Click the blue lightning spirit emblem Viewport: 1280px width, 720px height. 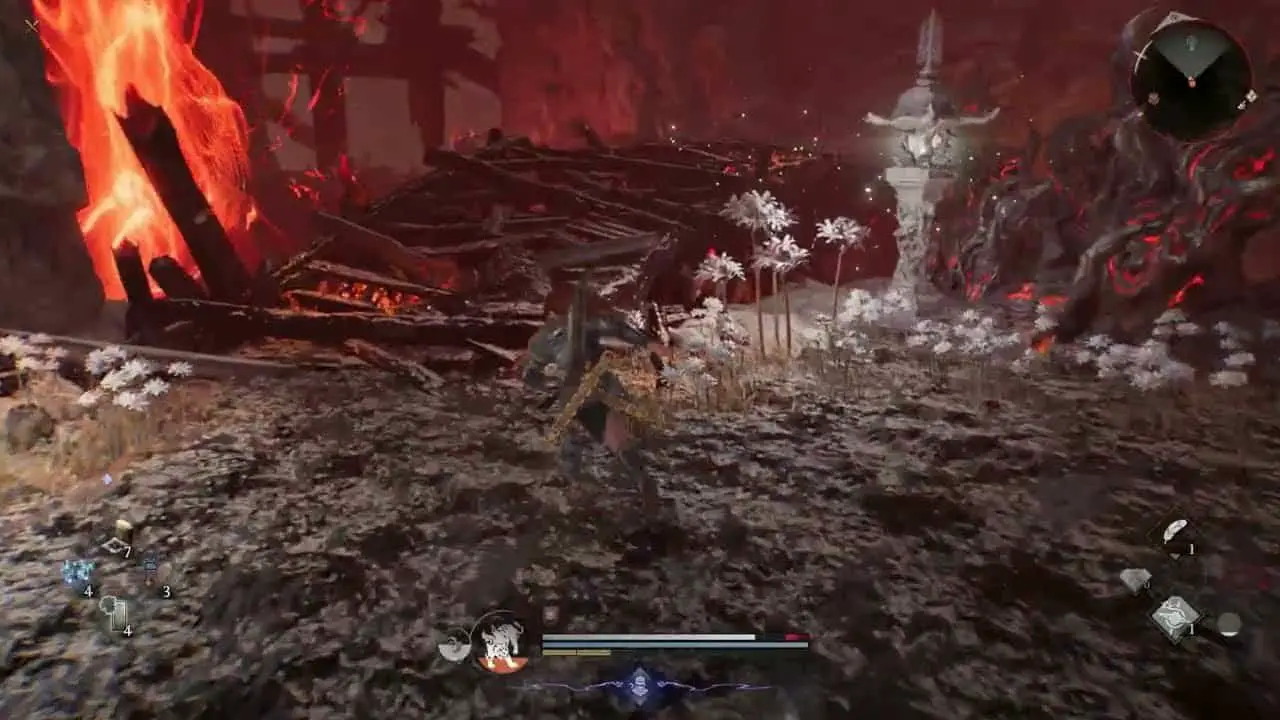coord(640,687)
